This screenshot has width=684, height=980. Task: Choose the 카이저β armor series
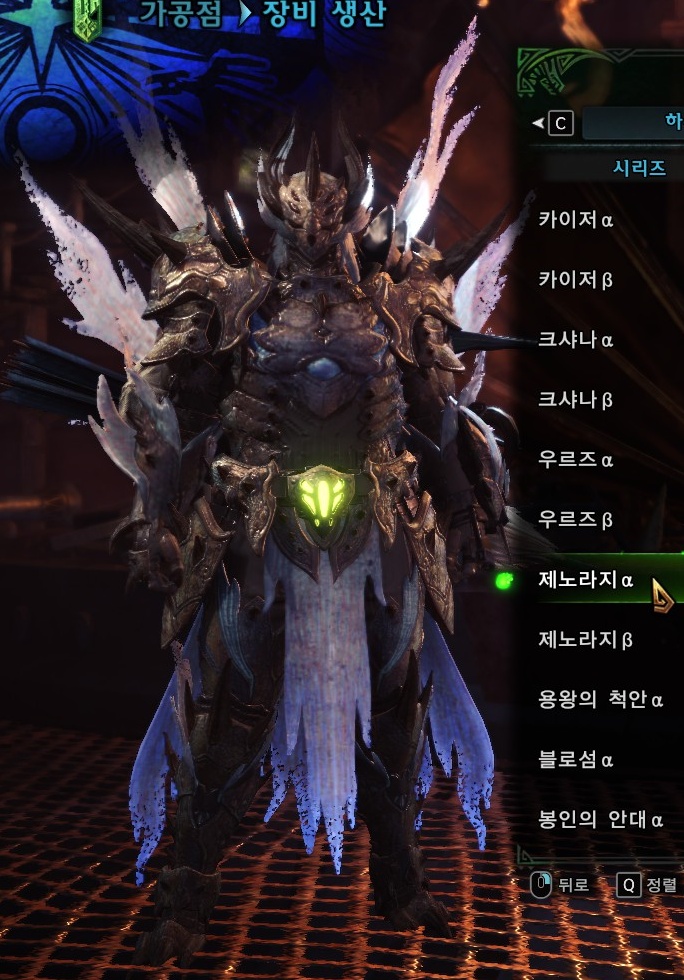576,279
